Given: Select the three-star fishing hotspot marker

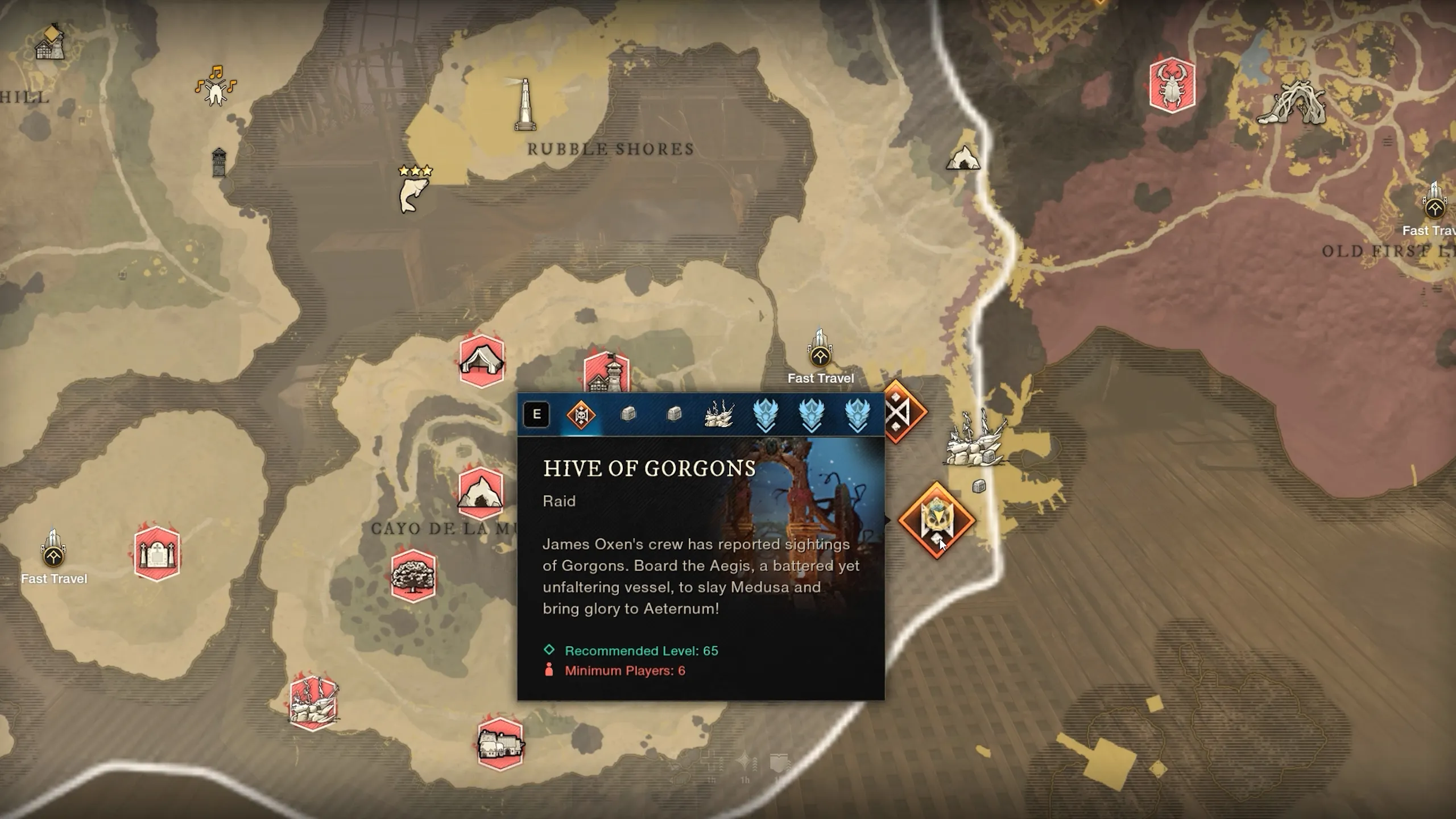Looking at the screenshot, I should coord(414,191).
